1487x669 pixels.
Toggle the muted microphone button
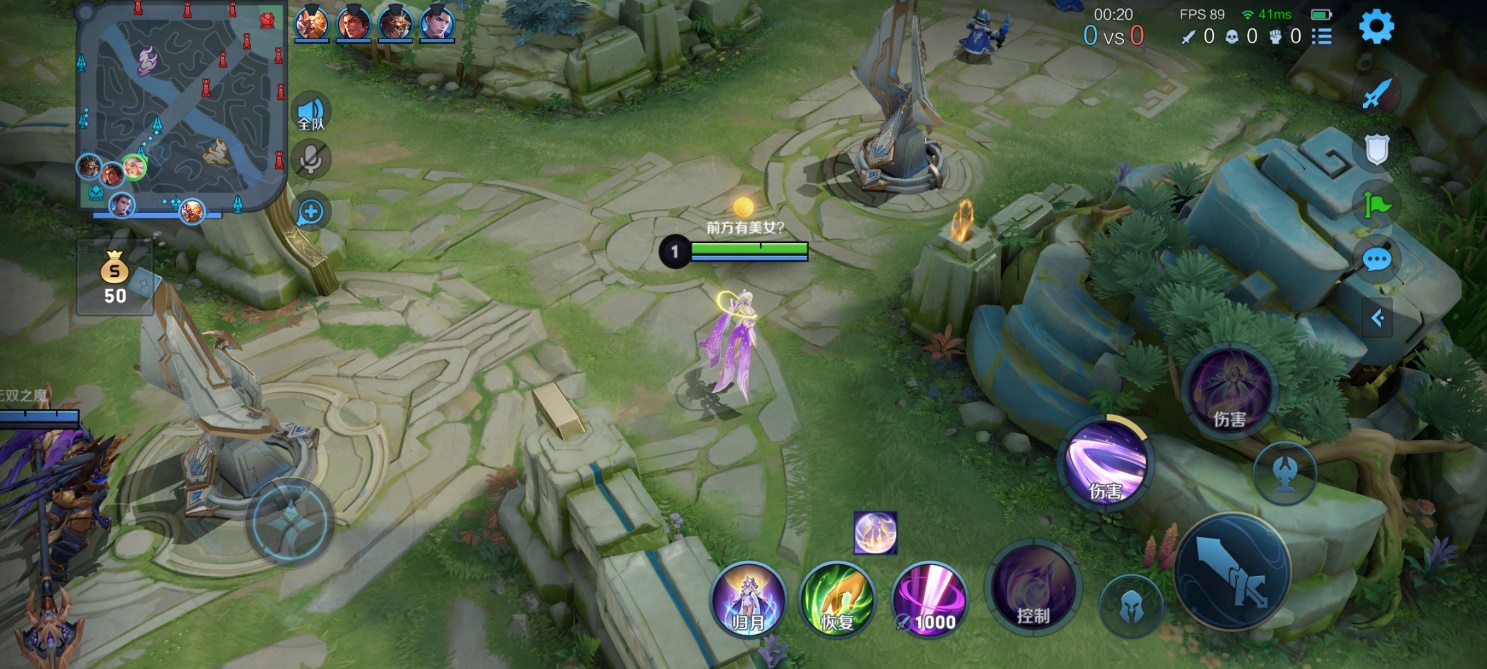tap(311, 159)
